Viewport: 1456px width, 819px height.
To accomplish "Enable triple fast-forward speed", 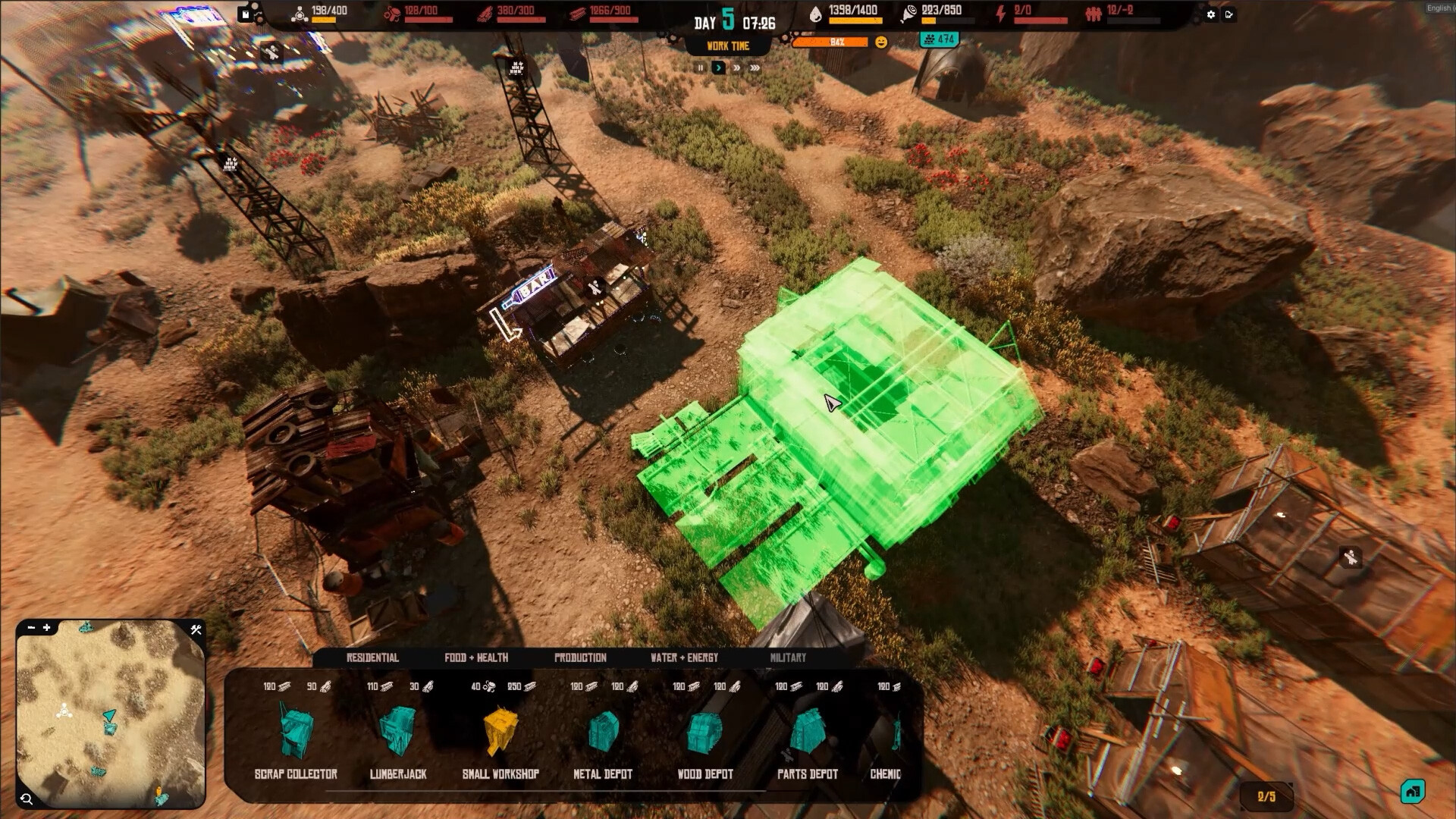I will 753,67.
